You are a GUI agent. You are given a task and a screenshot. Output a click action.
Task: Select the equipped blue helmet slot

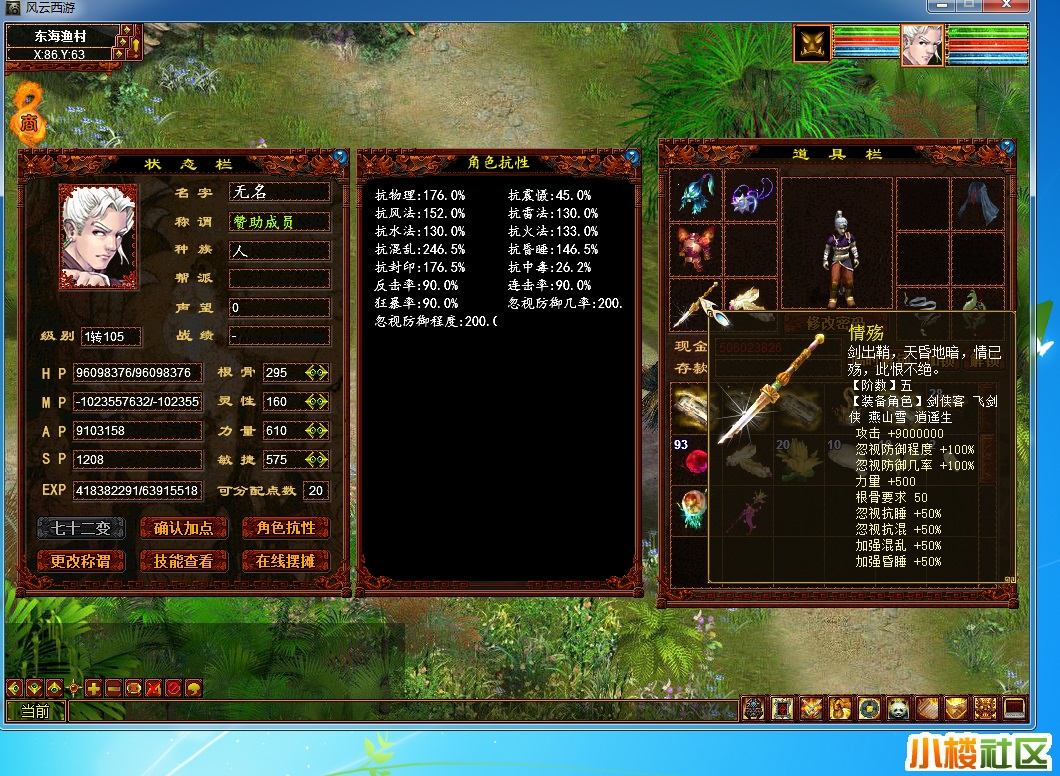point(696,196)
